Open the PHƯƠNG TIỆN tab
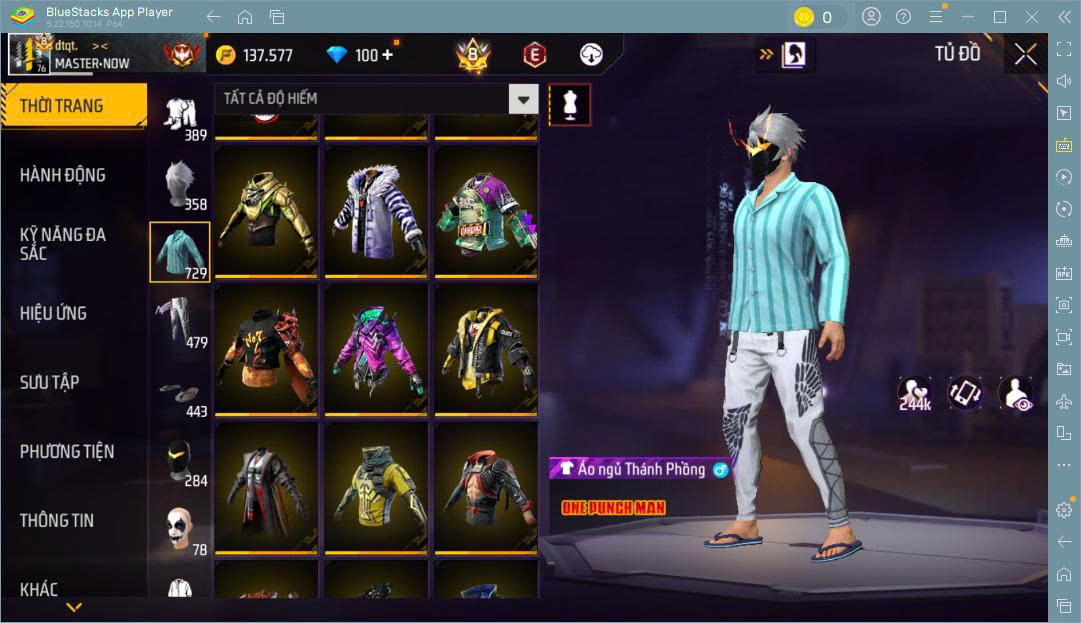This screenshot has height=623, width=1081. click(x=67, y=451)
